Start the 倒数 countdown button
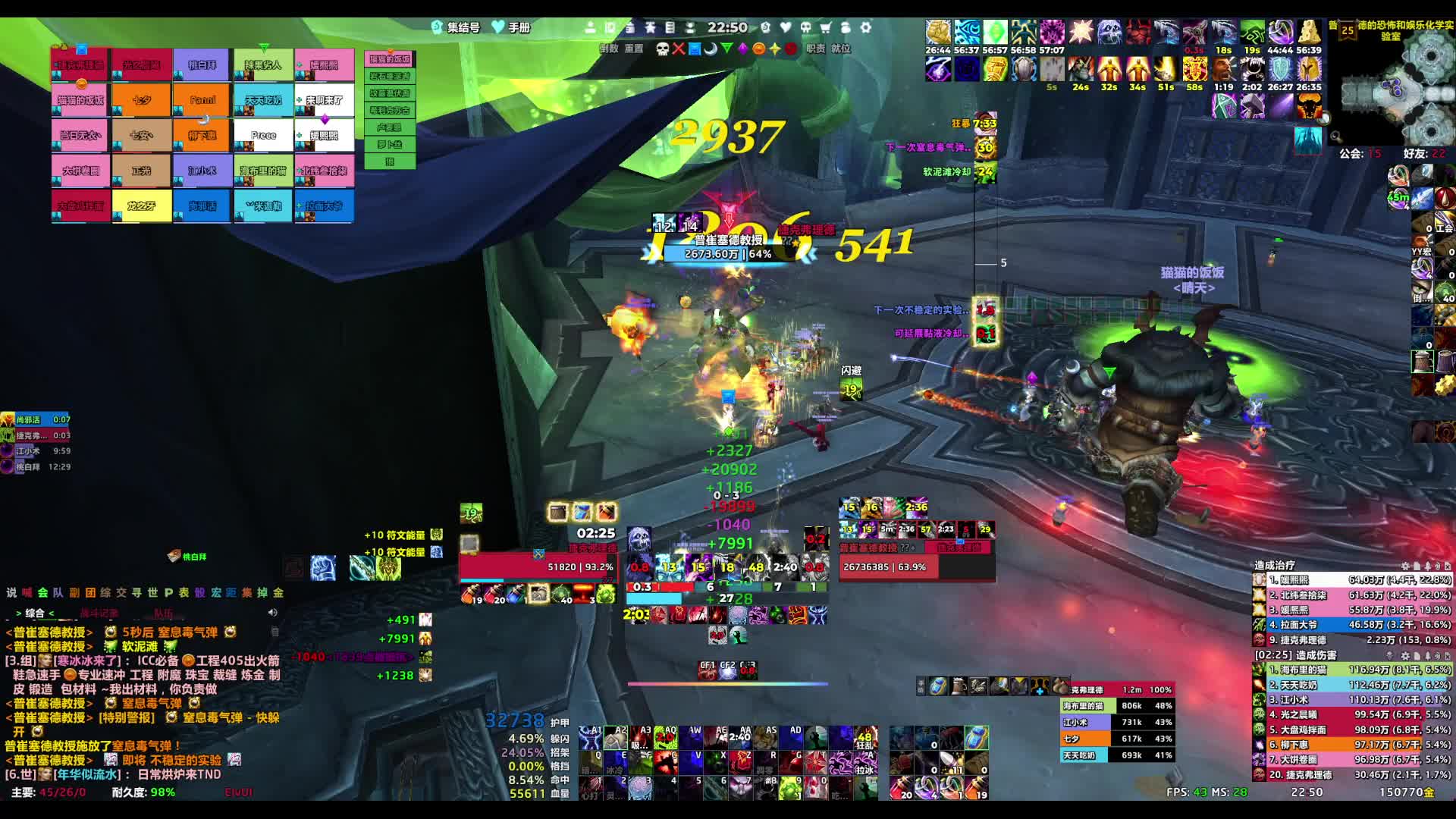Viewport: 1456px width, 819px height. tap(609, 49)
